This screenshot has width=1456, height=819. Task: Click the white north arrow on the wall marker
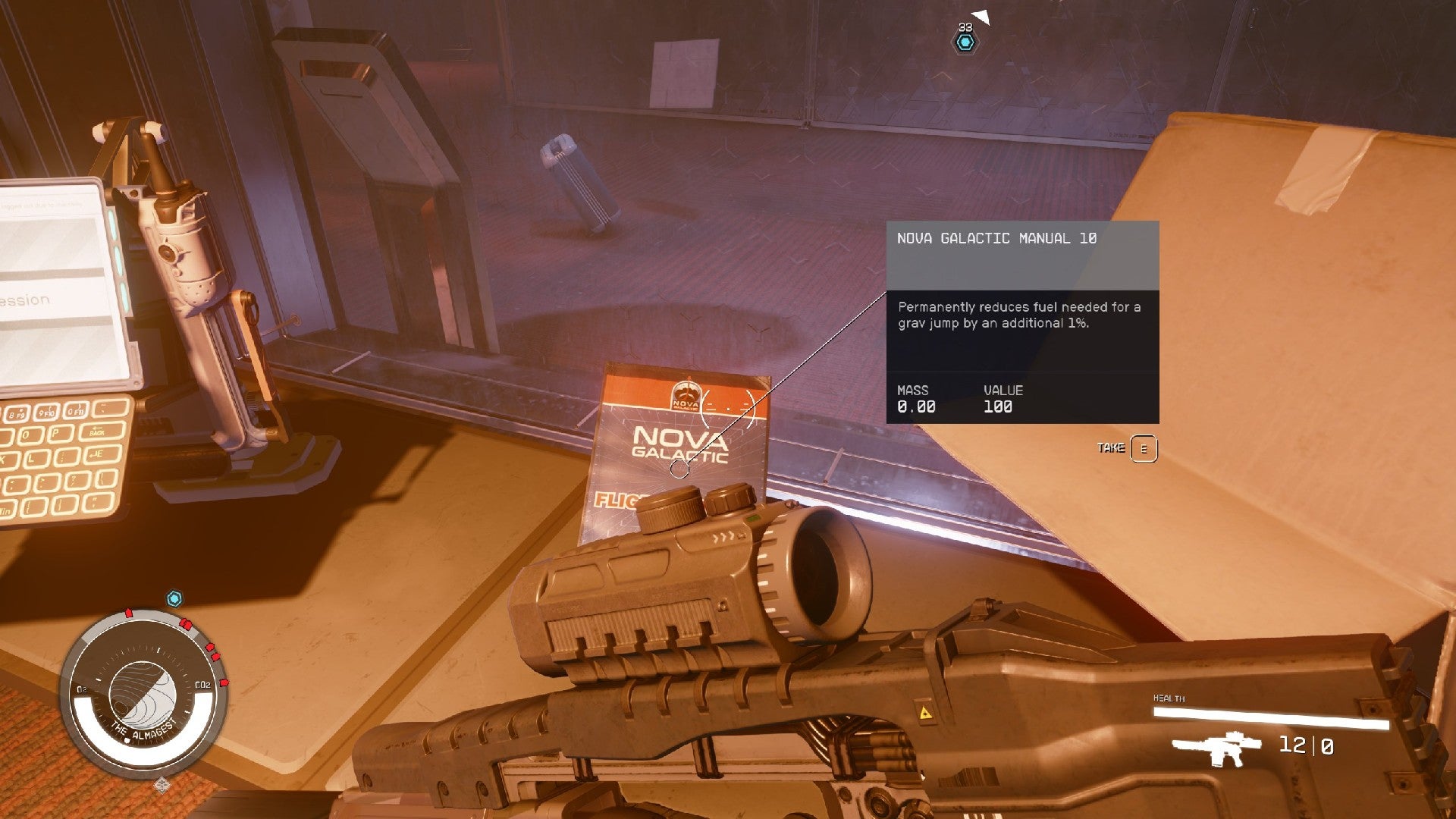tap(981, 15)
